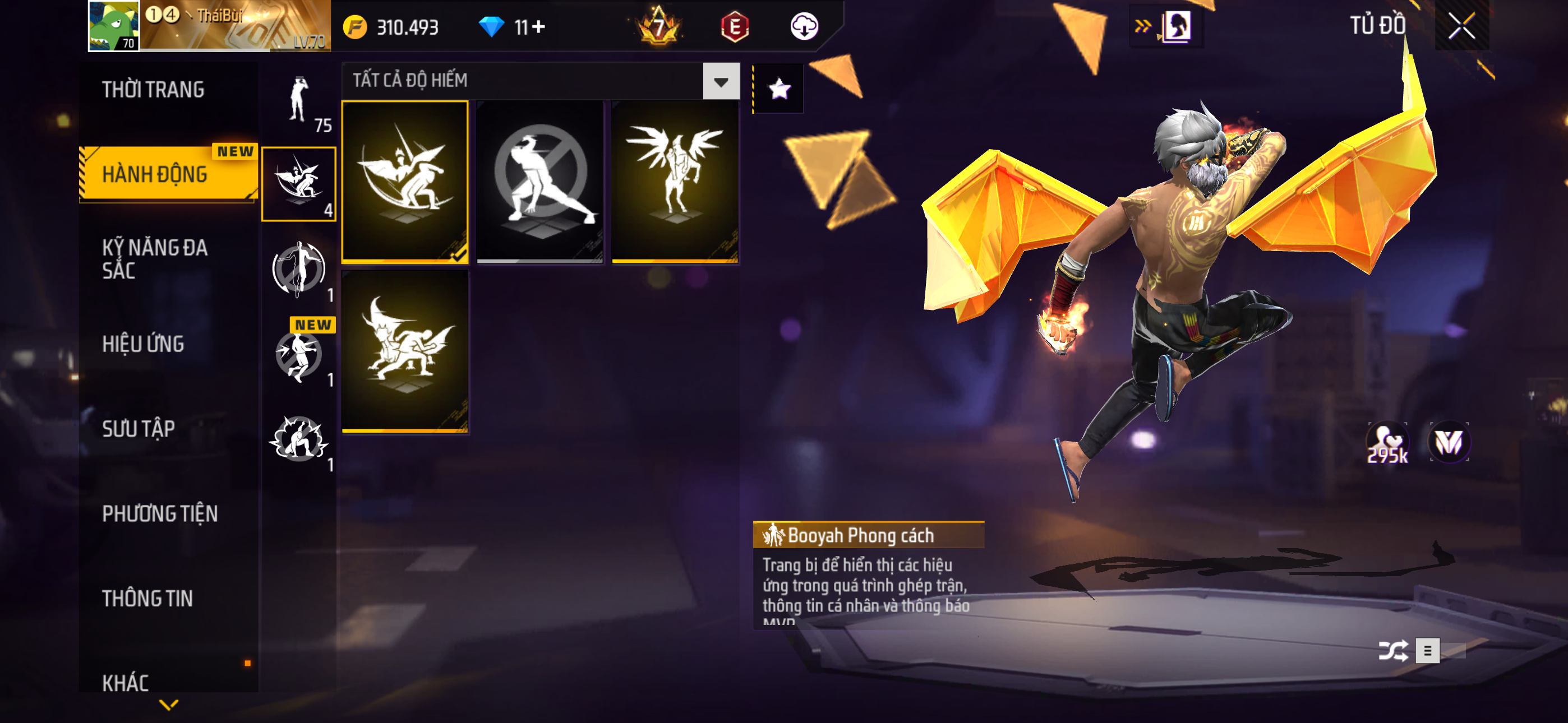Screen dimensions: 1568x723
Task: Choose the Phương Tiện category
Action: pyautogui.click(x=160, y=513)
